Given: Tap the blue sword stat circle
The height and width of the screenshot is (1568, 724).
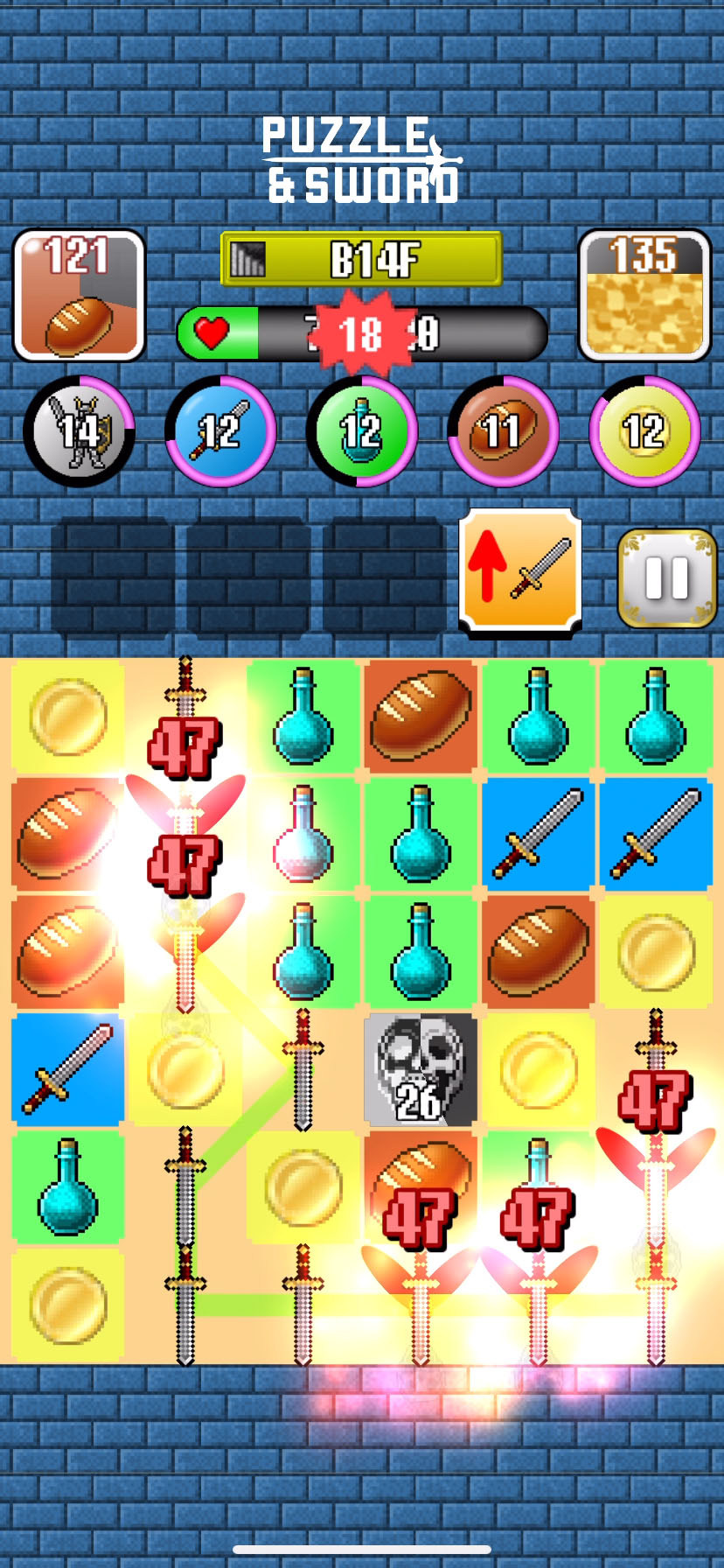Looking at the screenshot, I should tap(220, 430).
